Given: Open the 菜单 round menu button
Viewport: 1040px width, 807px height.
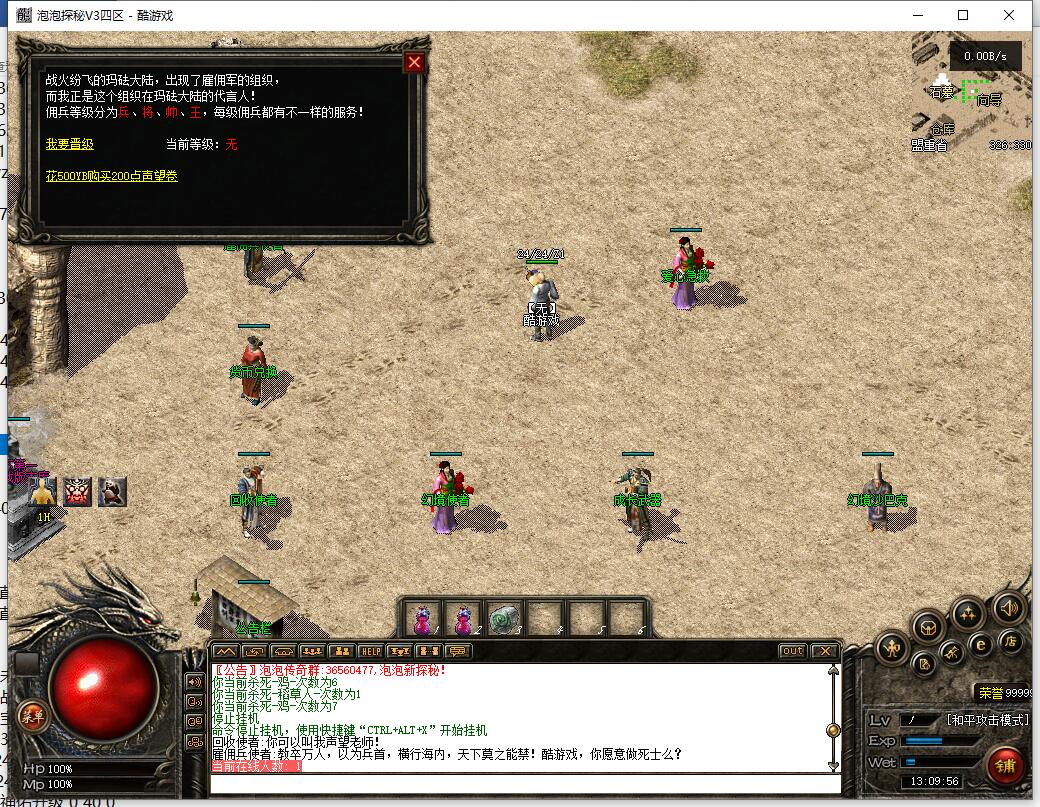Looking at the screenshot, I should tap(32, 715).
